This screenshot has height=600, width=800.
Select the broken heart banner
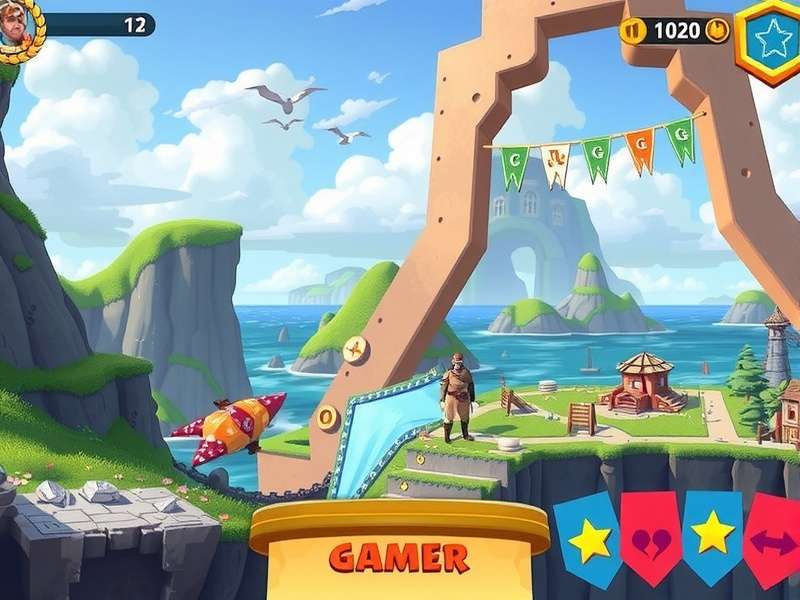pyautogui.click(x=650, y=540)
